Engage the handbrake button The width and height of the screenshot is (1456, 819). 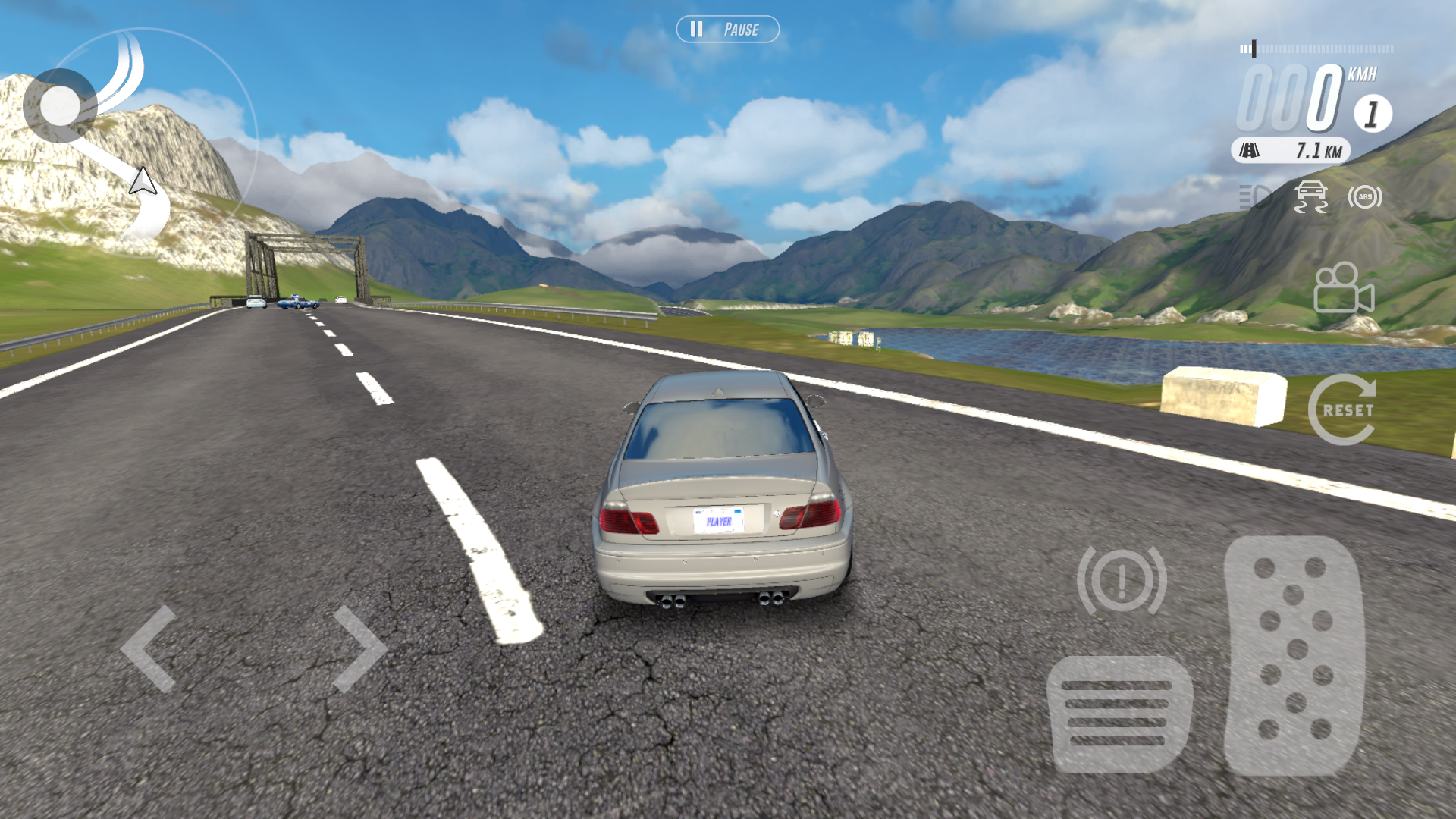click(x=1122, y=581)
